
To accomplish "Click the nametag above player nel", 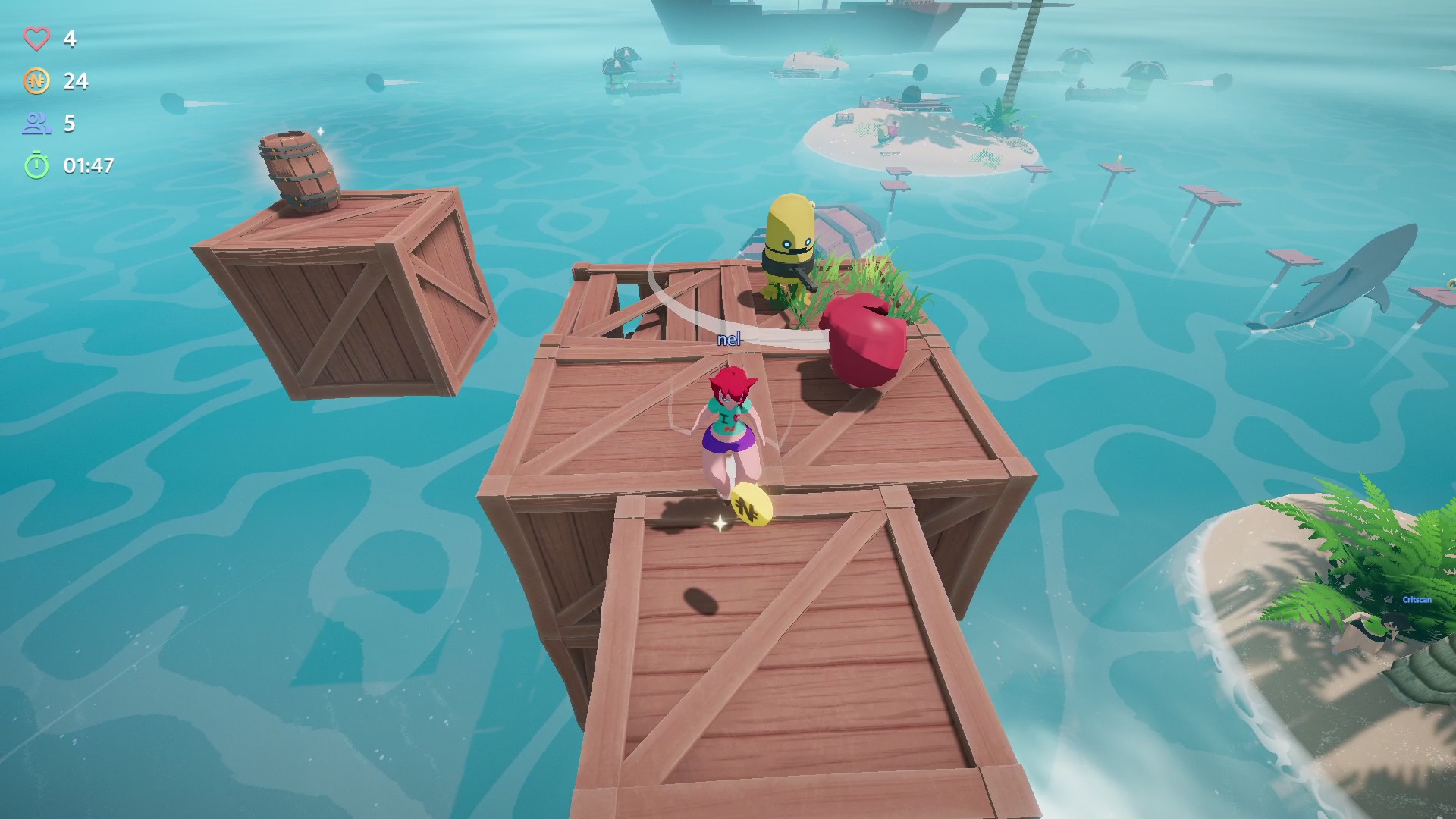I will point(729,340).
